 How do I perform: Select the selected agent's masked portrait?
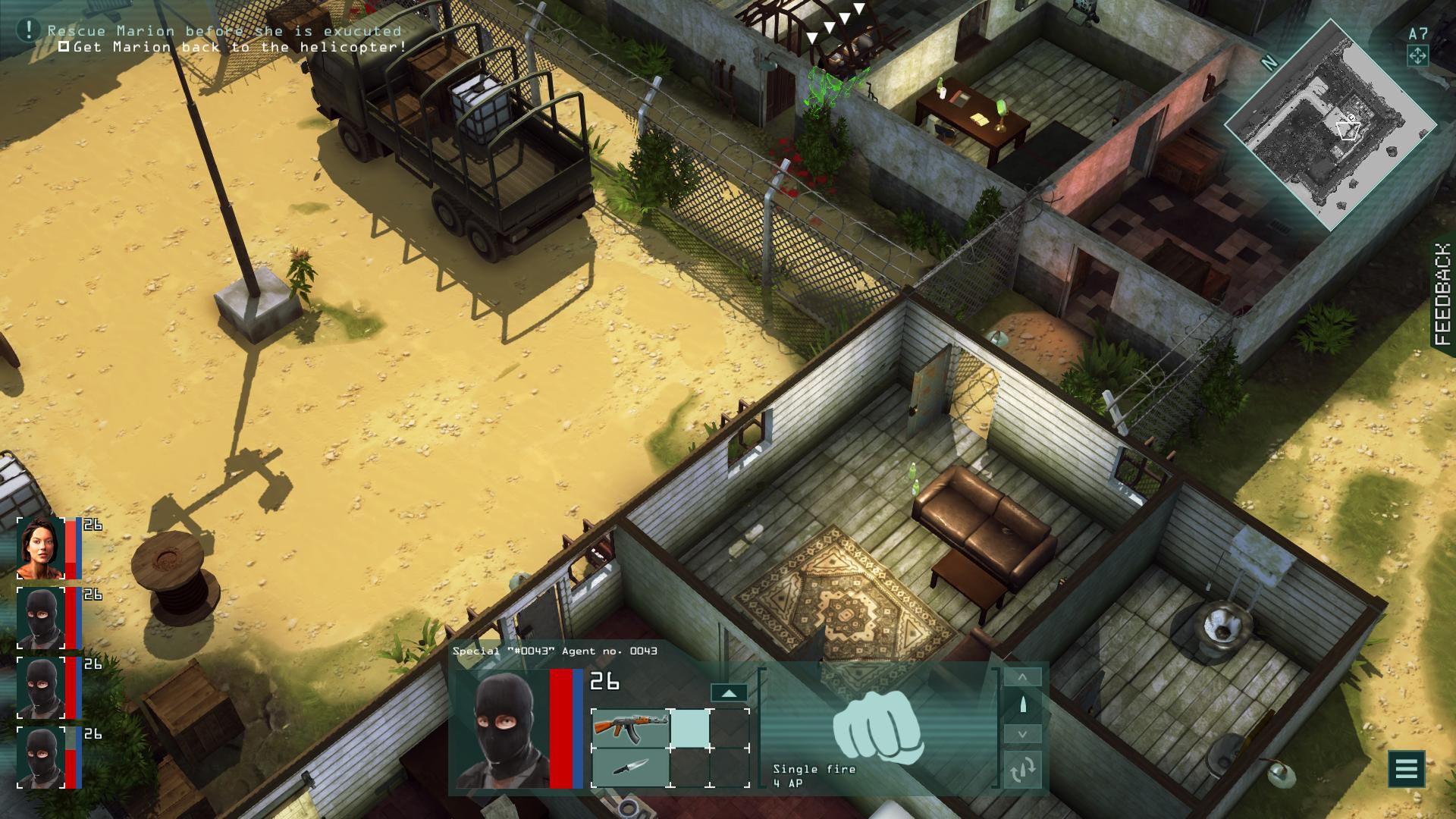tap(500, 730)
